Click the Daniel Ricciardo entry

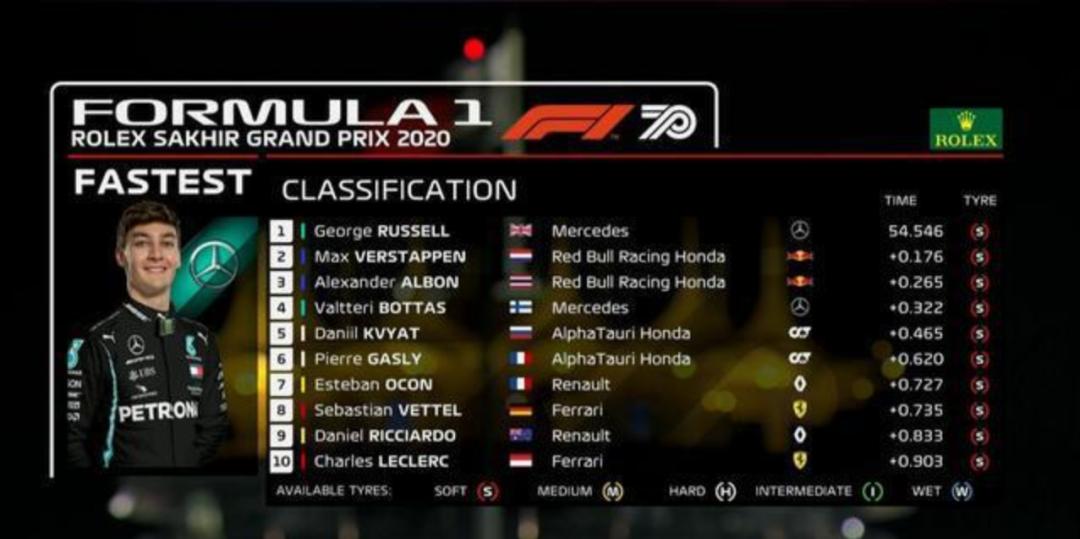[384, 436]
